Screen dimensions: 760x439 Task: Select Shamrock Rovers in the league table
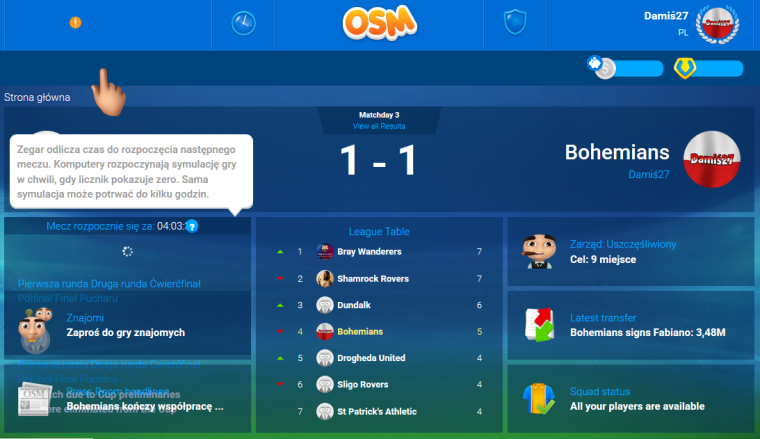coord(380,278)
